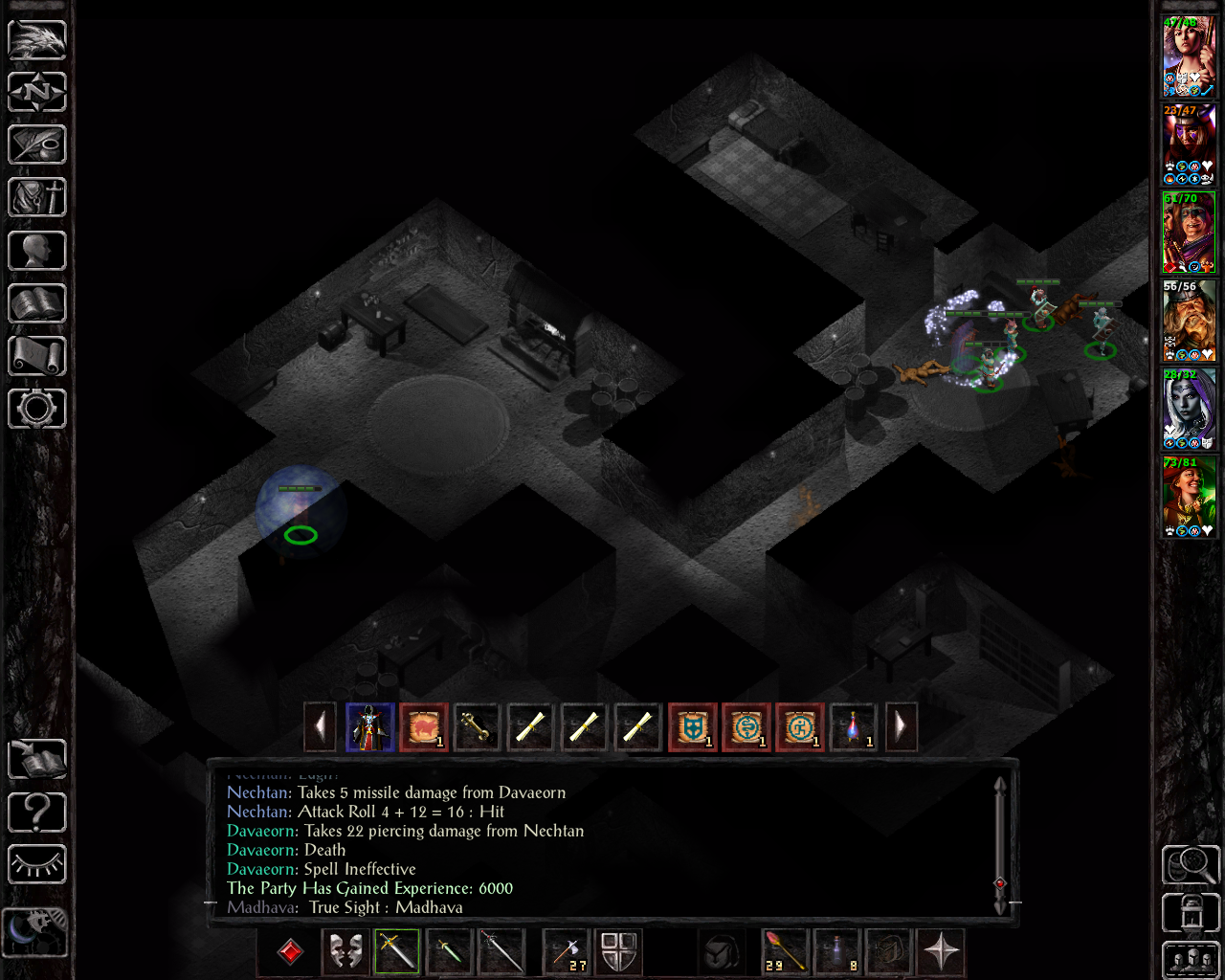Use the blue potion flask in the item row
Screen dimensions: 1225x980
(853, 727)
